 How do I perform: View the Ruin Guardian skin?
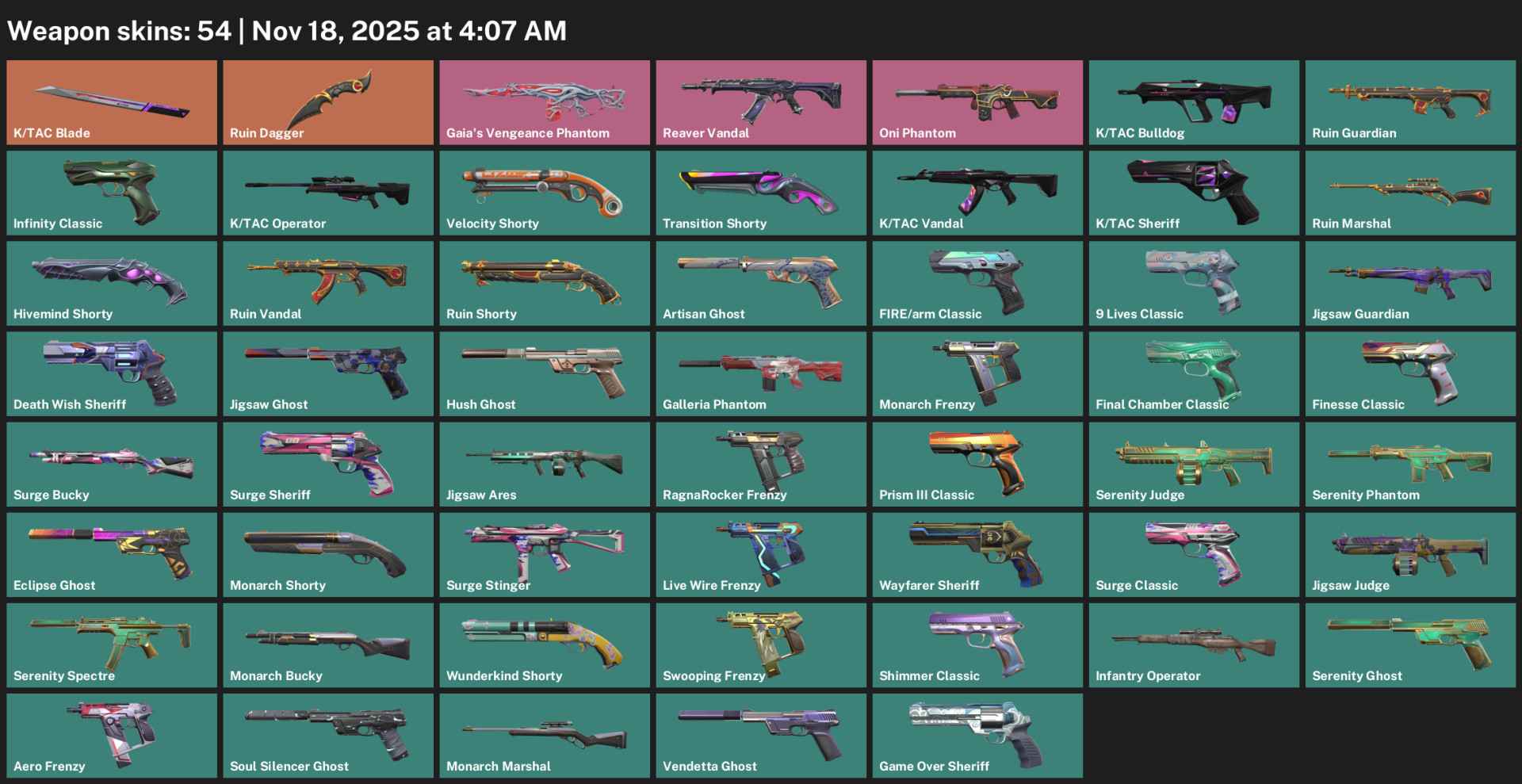pyautogui.click(x=1409, y=101)
